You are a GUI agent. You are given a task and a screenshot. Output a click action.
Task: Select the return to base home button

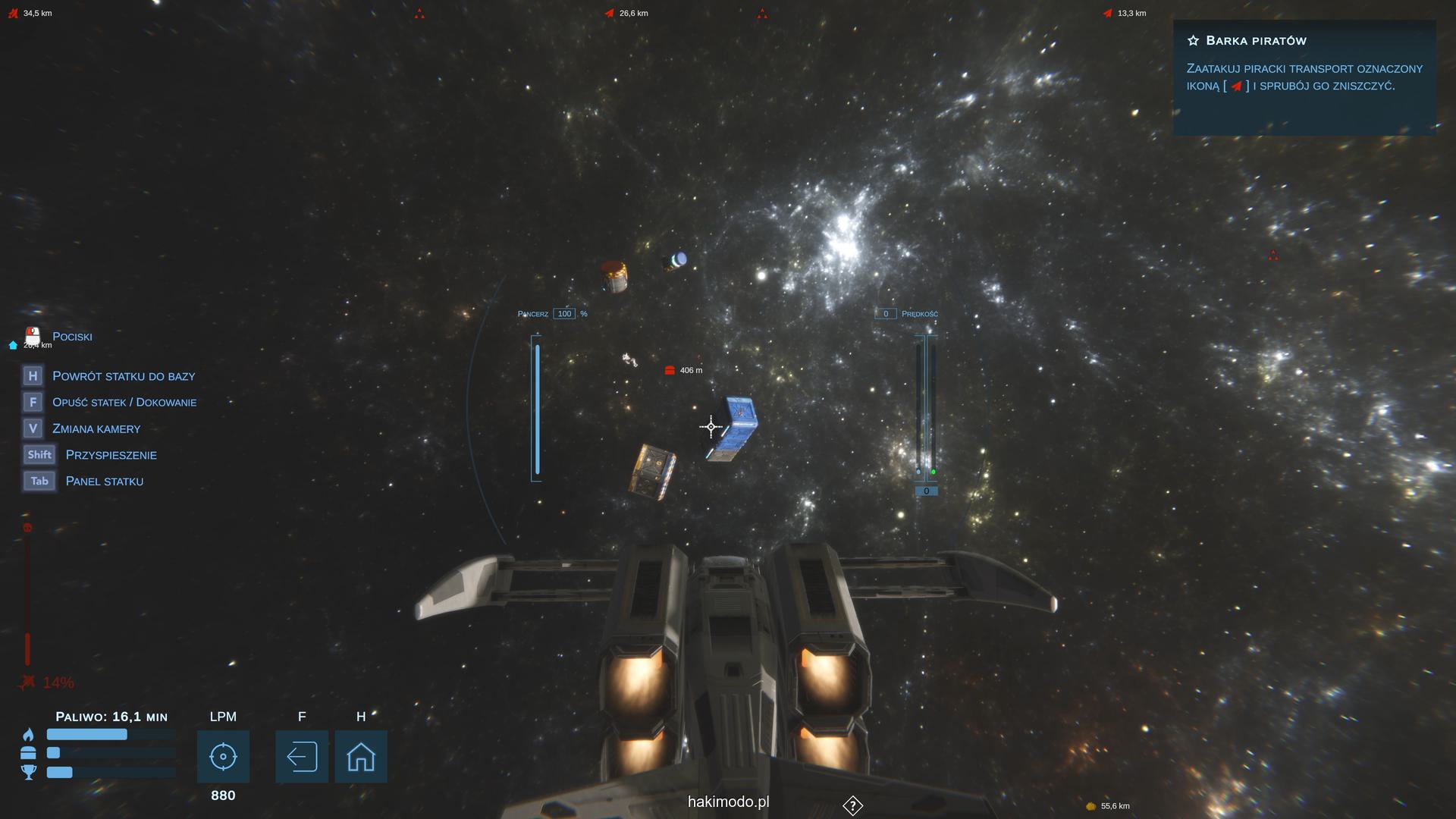(361, 757)
